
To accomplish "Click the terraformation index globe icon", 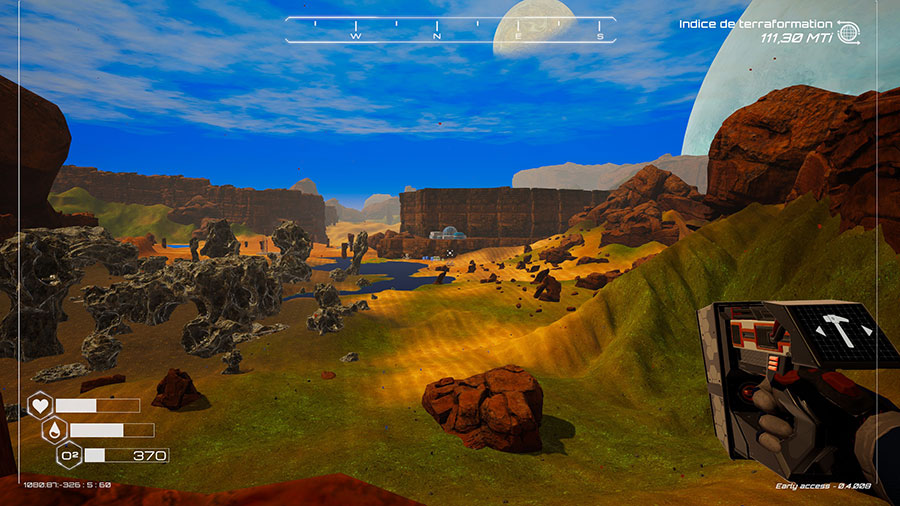I will pyautogui.click(x=850, y=32).
